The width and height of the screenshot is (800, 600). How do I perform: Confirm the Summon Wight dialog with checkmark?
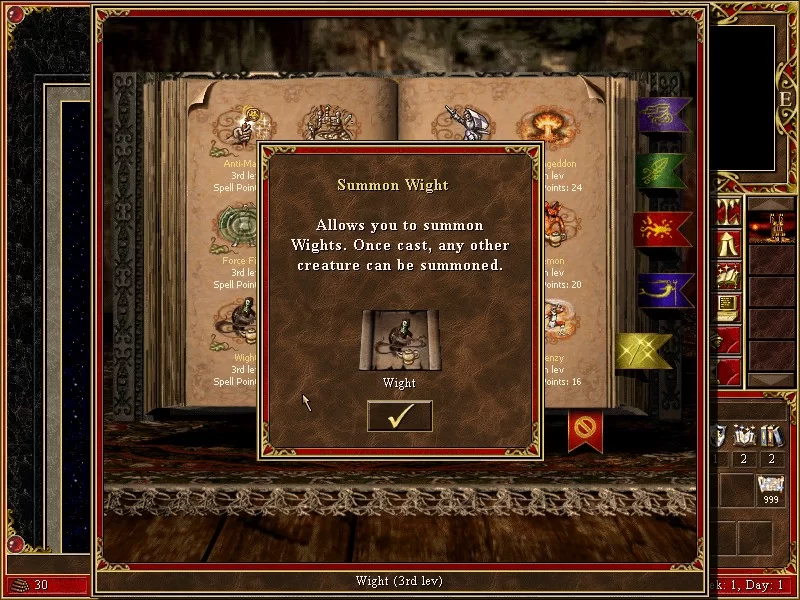399,416
